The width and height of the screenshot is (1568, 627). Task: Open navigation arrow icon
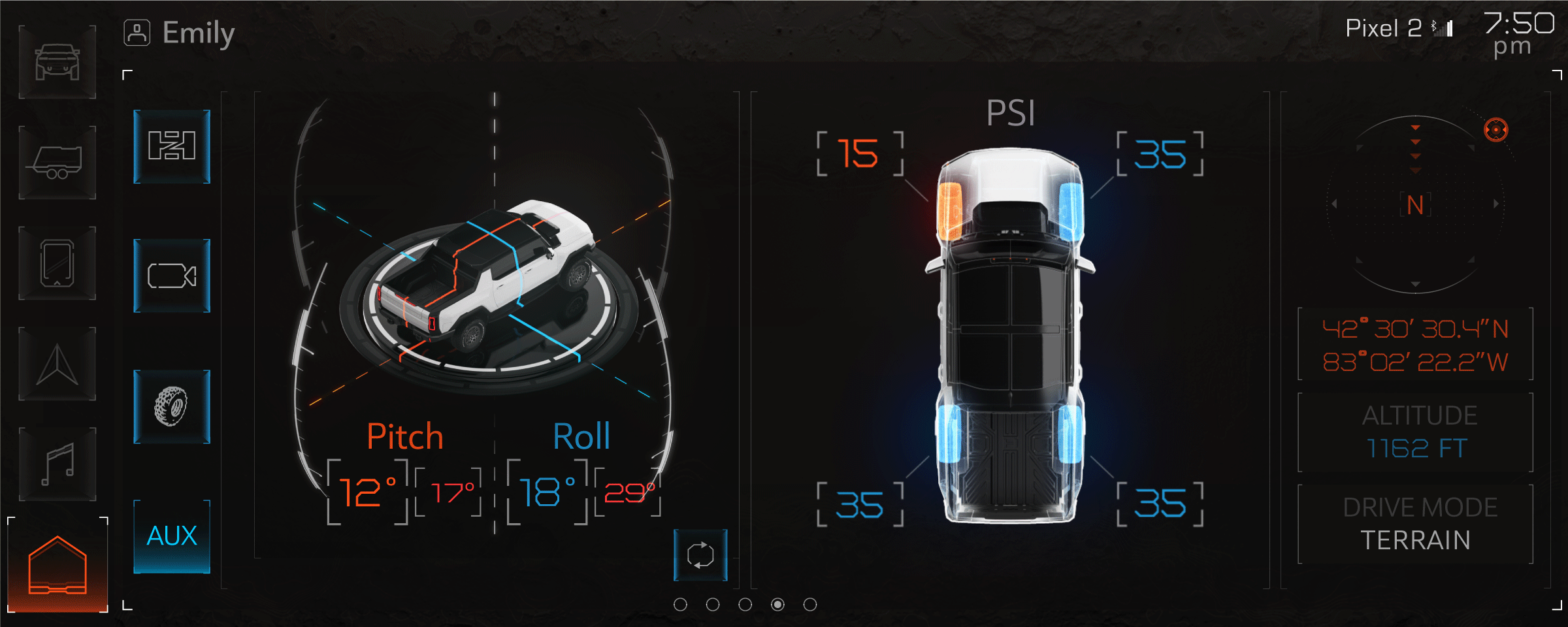(x=57, y=364)
